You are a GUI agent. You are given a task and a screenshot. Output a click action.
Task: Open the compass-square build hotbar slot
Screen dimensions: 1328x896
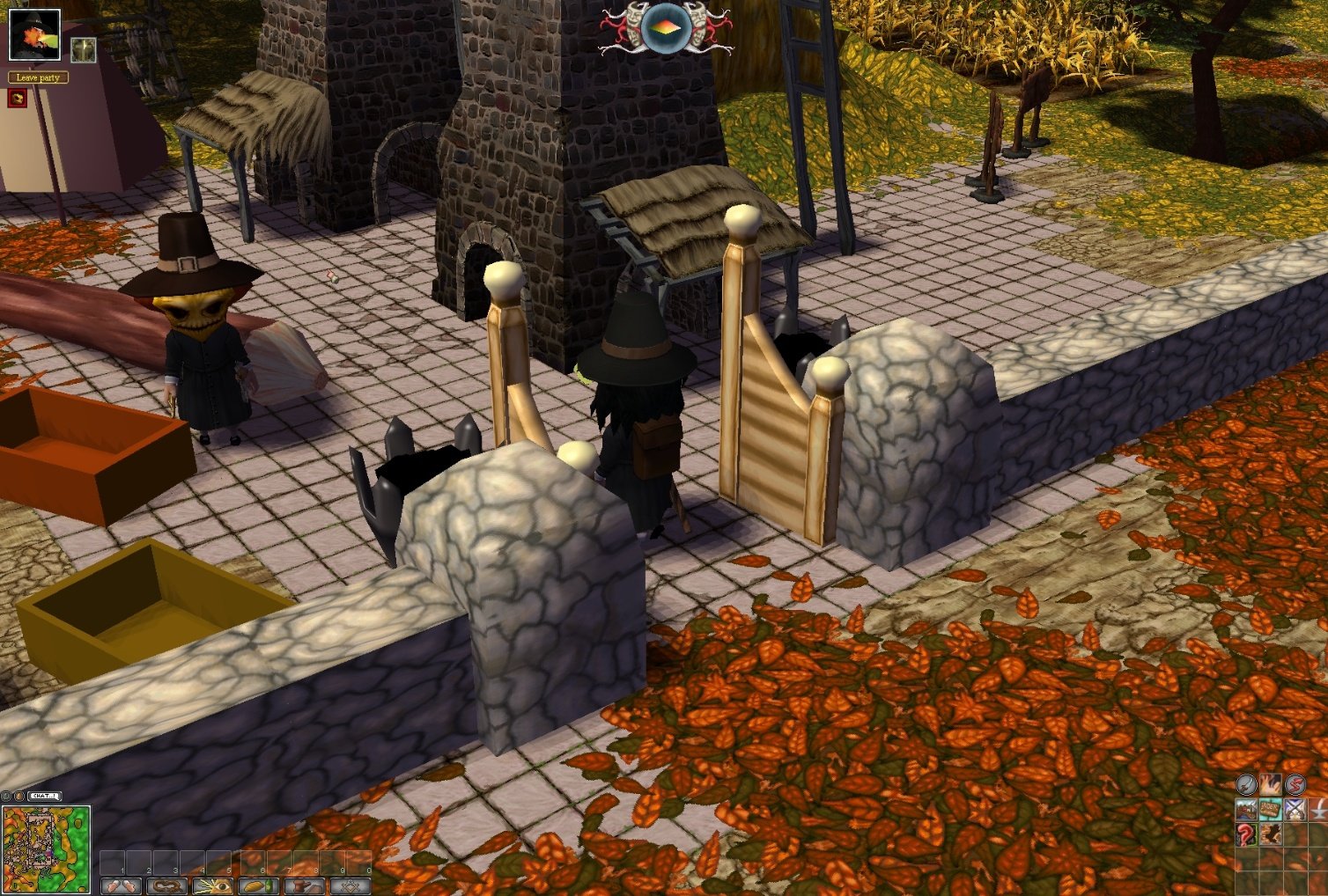coord(351,885)
